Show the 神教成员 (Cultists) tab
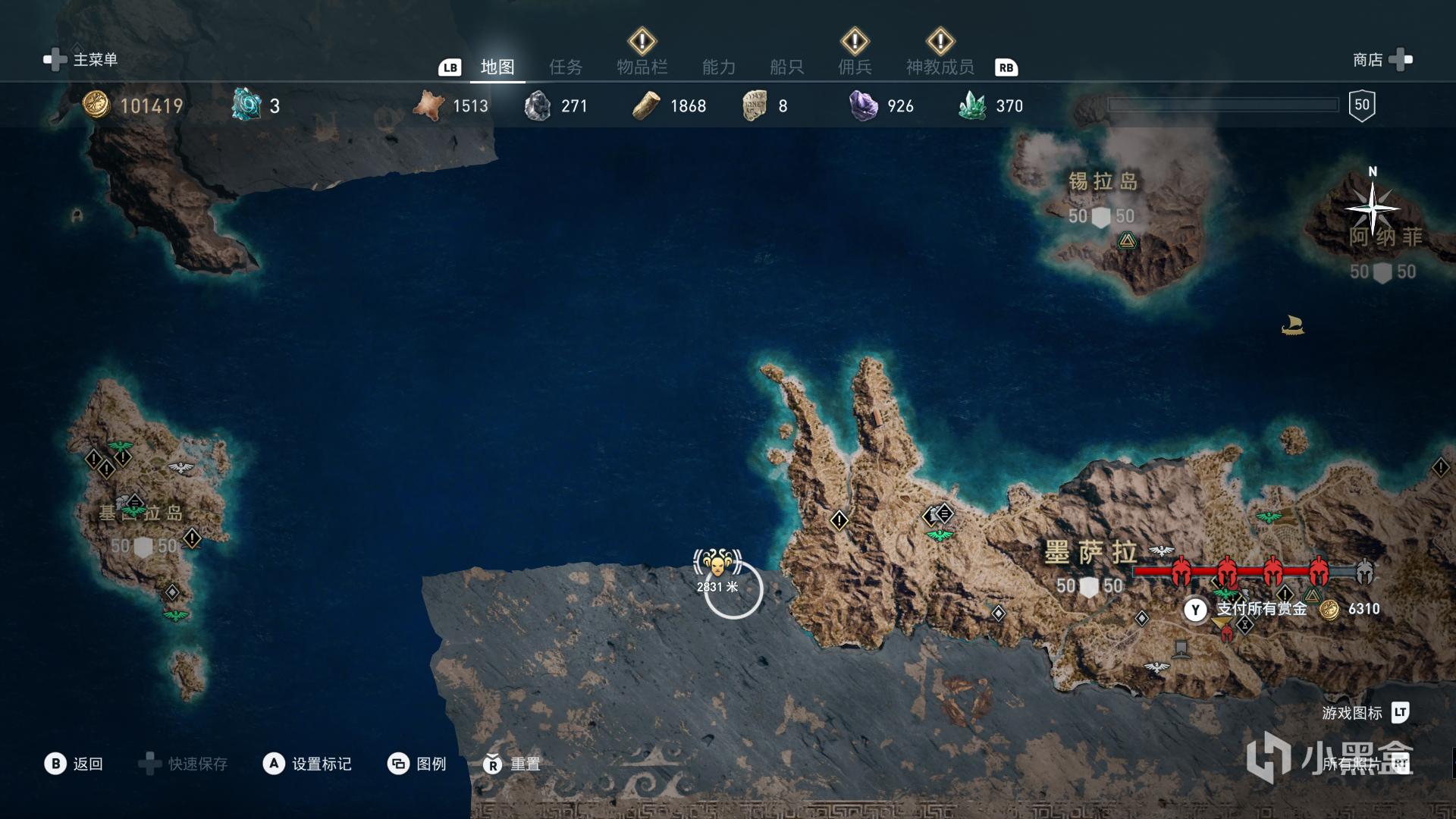The height and width of the screenshot is (819, 1456). point(940,67)
